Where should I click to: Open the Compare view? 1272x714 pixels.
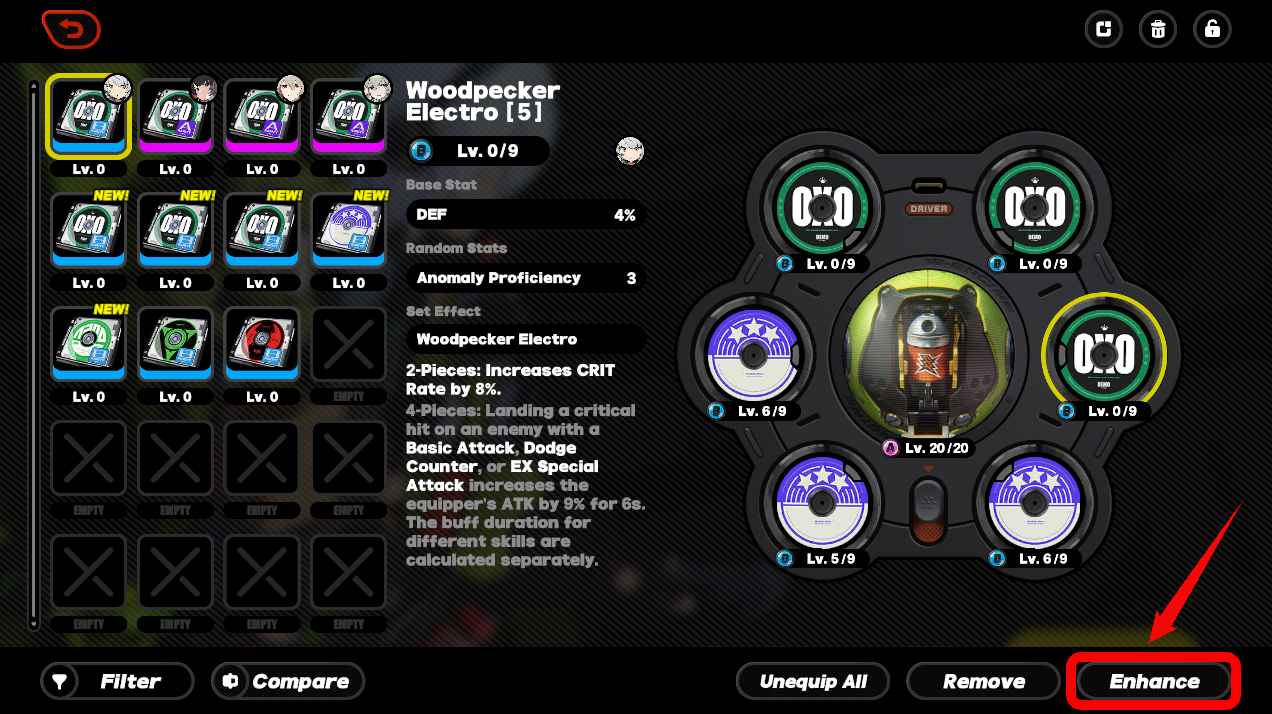288,682
